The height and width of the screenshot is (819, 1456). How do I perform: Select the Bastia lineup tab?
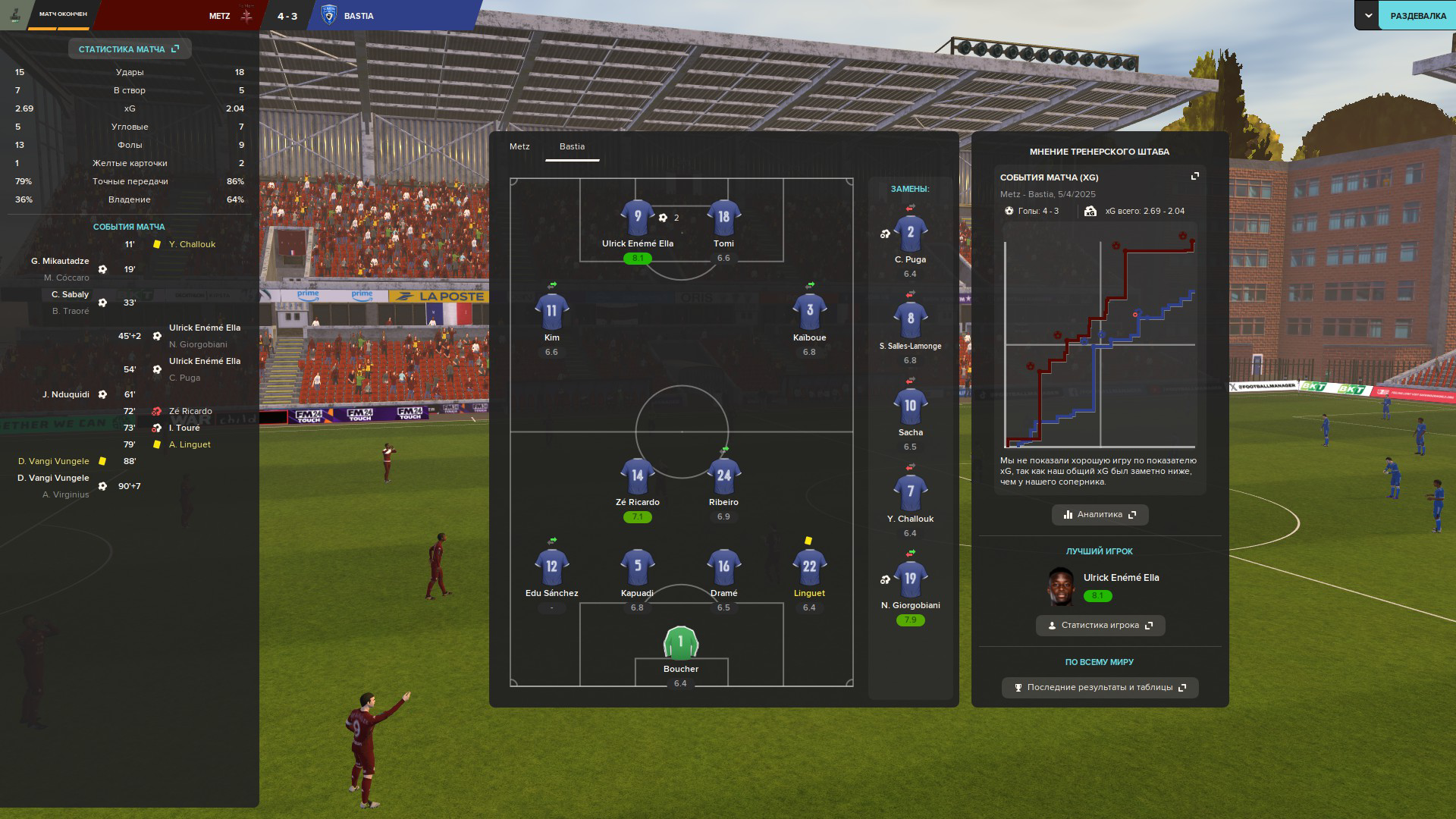click(x=572, y=146)
